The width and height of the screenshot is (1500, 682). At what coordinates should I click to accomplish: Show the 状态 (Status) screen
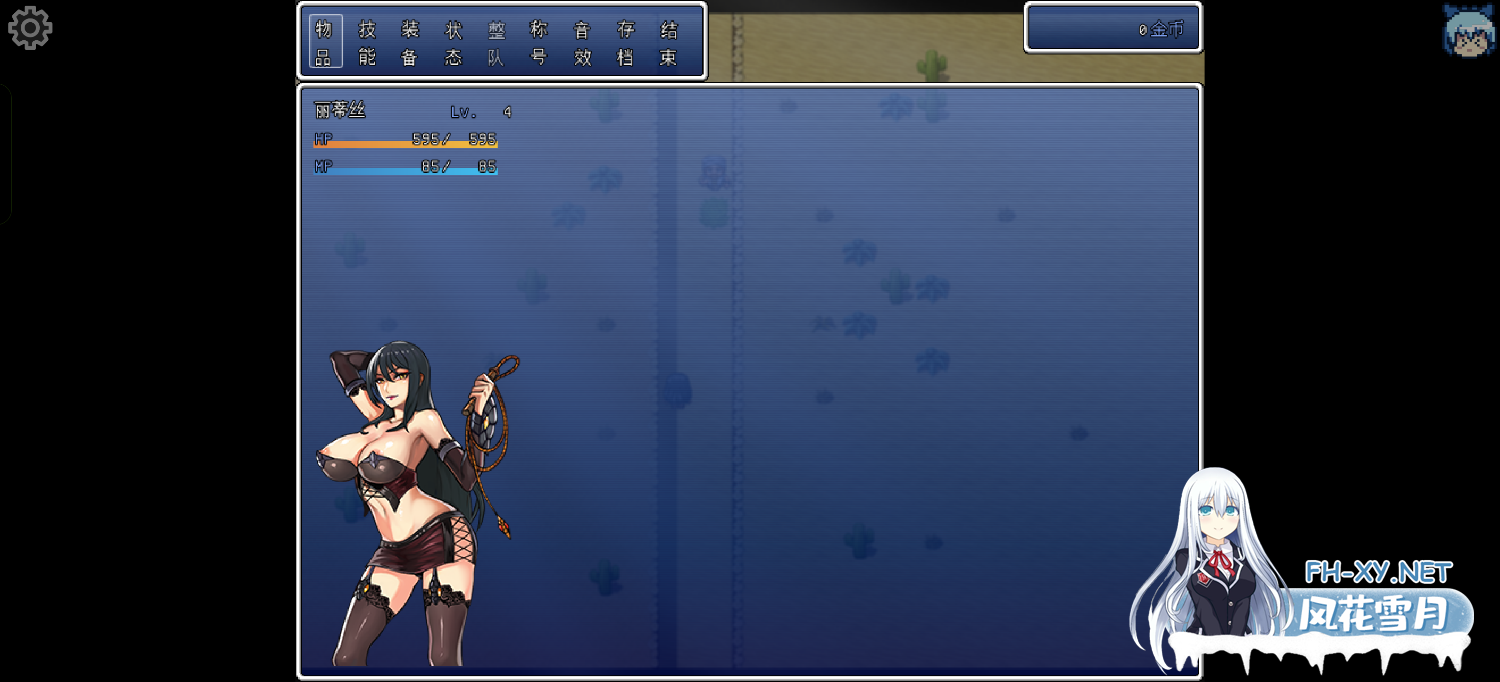pyautogui.click(x=453, y=43)
